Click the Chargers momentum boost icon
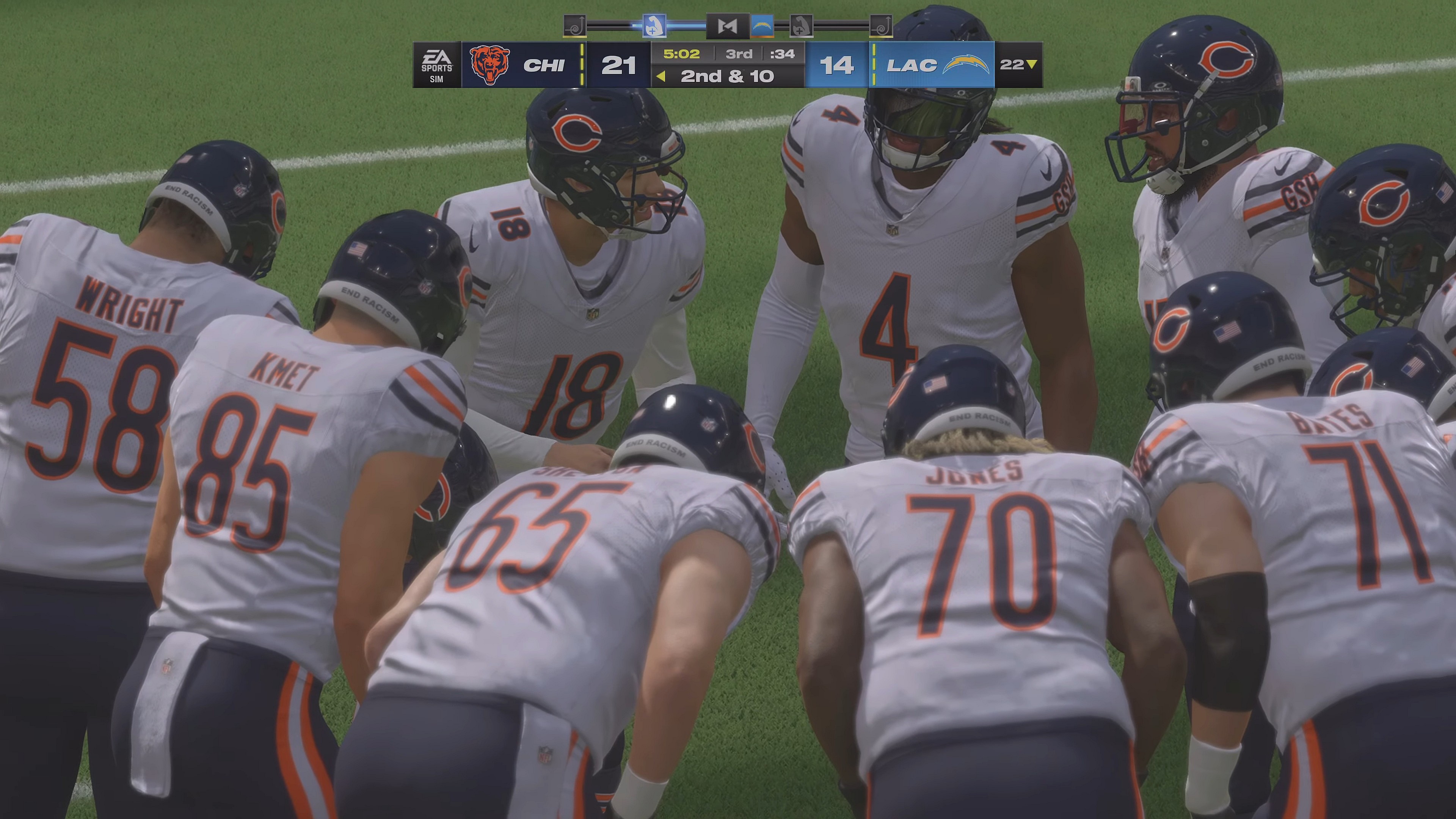Viewport: 1456px width, 819px height. [x=802, y=25]
